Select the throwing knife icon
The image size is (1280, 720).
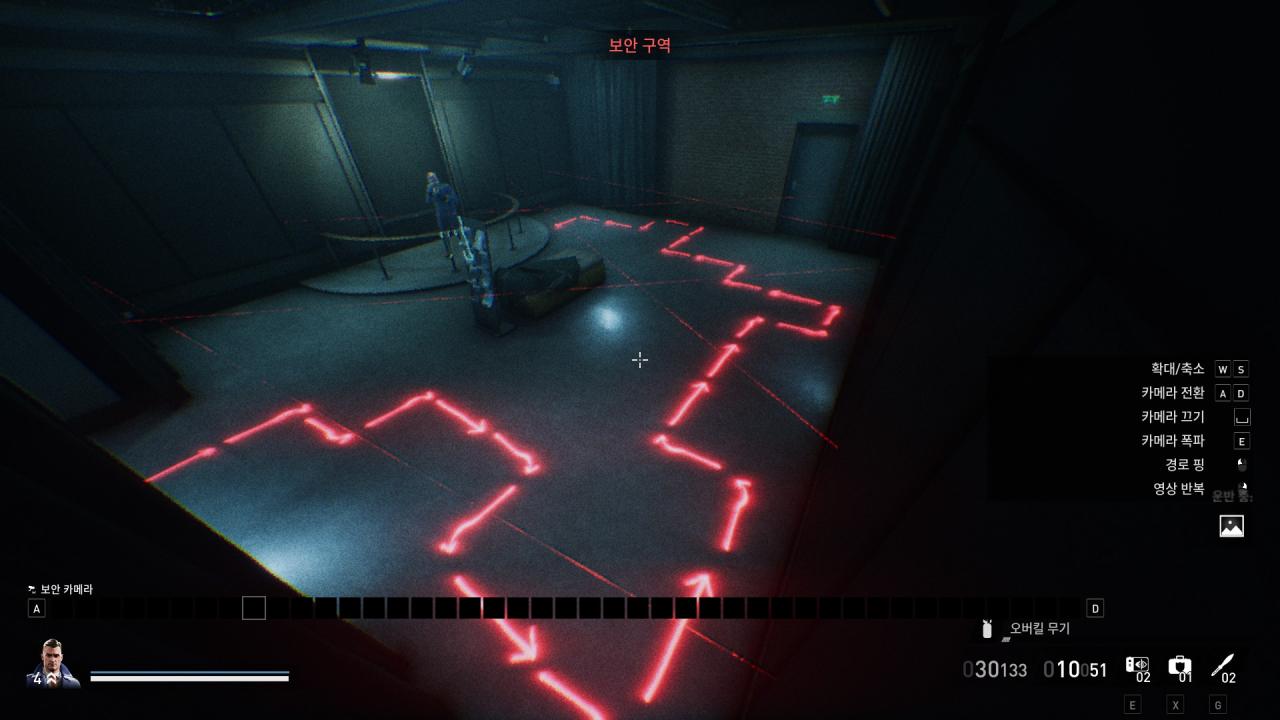point(1222,665)
